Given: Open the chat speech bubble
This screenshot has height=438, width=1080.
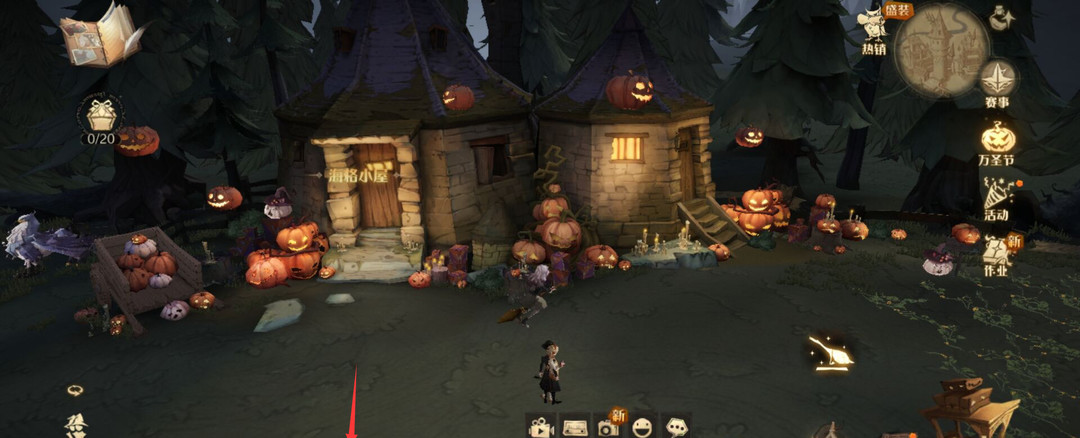Looking at the screenshot, I should [x=677, y=427].
